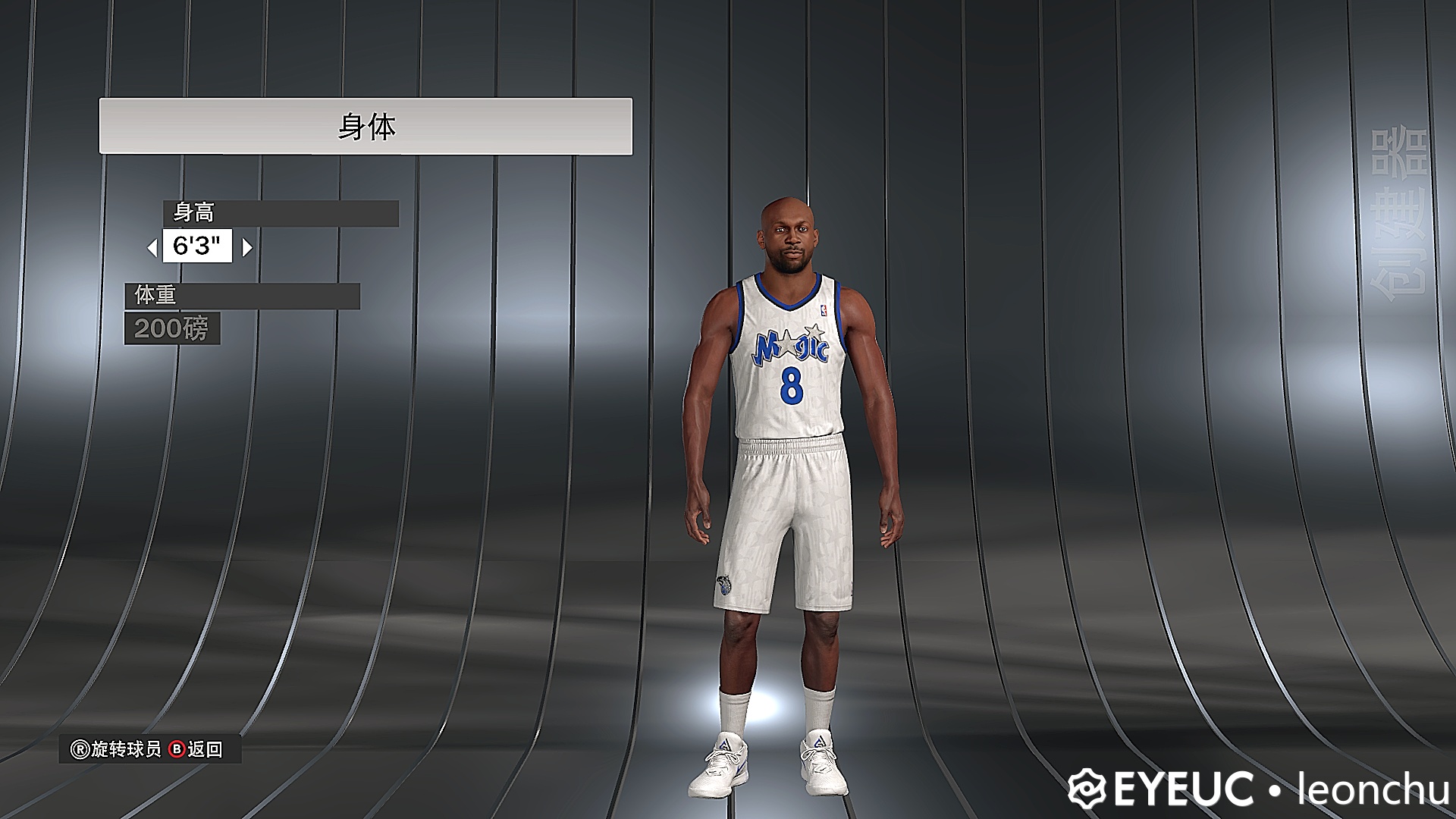Select the 6'3" height value field
1456x819 pixels.
[x=197, y=246]
